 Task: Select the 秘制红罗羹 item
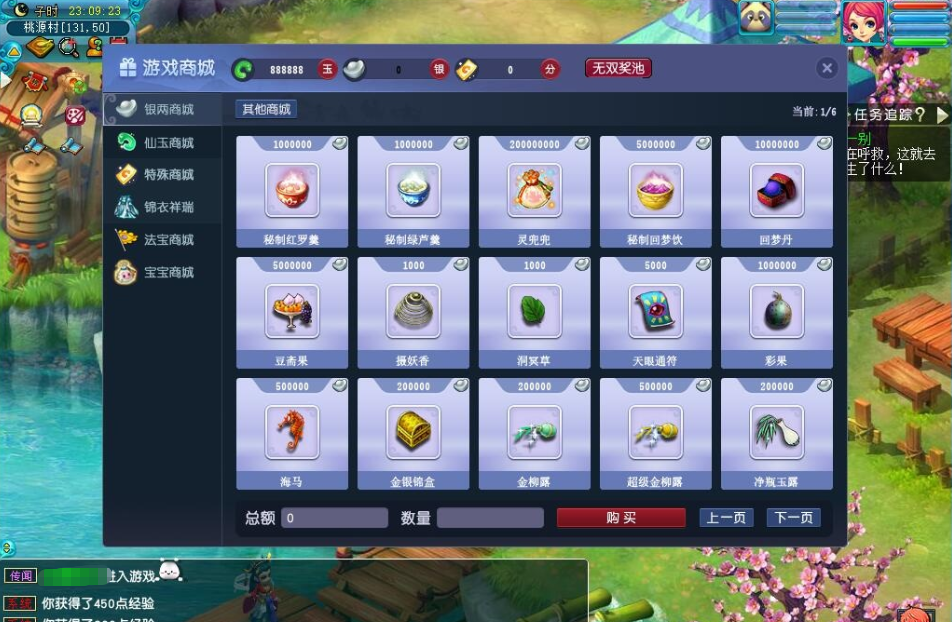coord(292,191)
